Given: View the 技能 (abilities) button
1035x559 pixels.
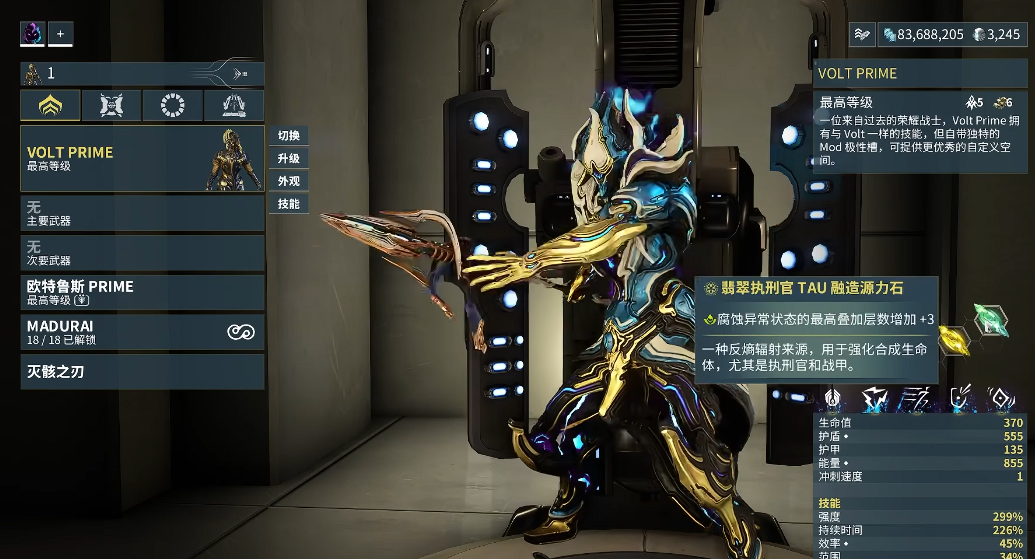Looking at the screenshot, I should [288, 204].
